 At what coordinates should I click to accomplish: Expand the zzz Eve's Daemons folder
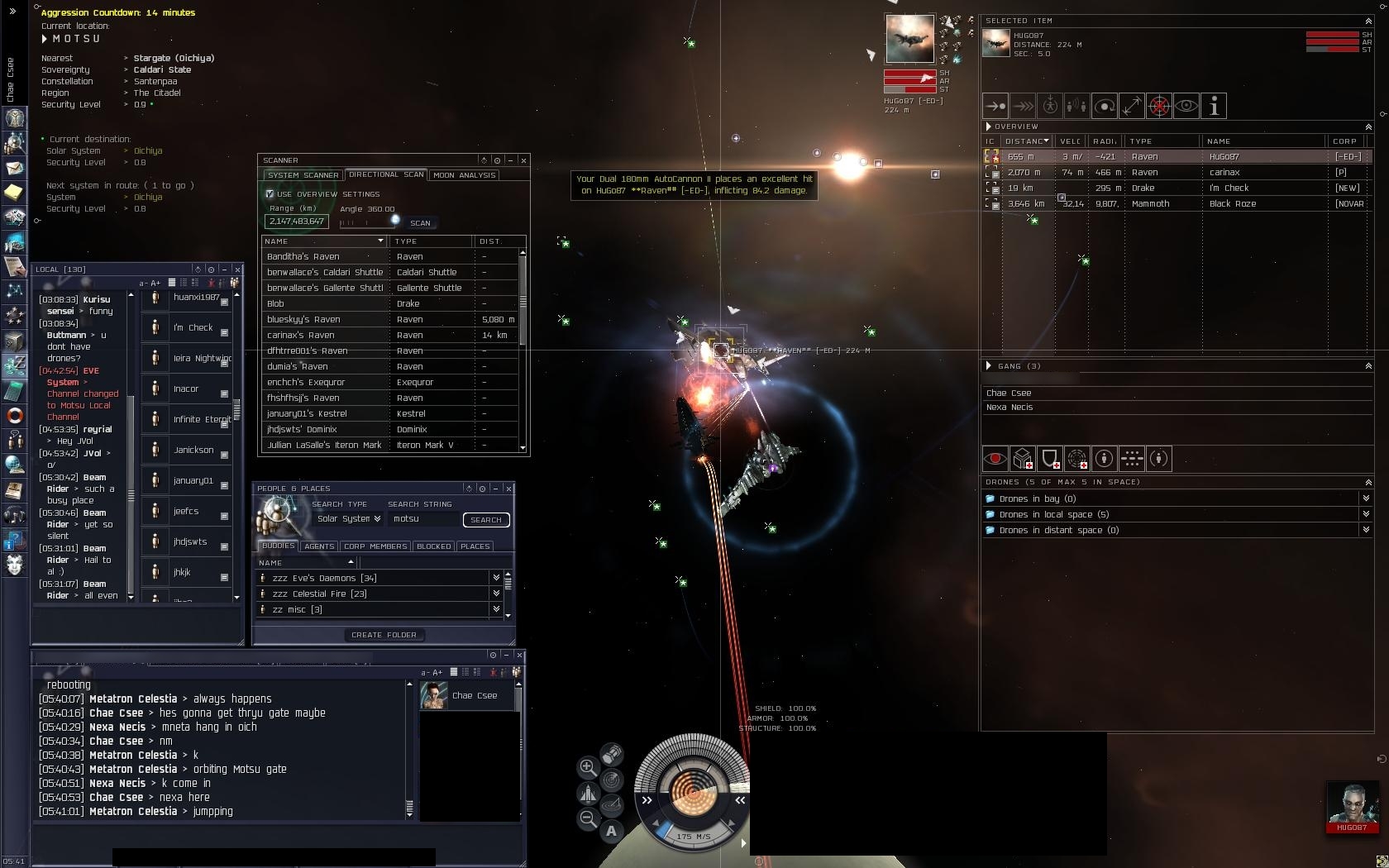(496, 578)
